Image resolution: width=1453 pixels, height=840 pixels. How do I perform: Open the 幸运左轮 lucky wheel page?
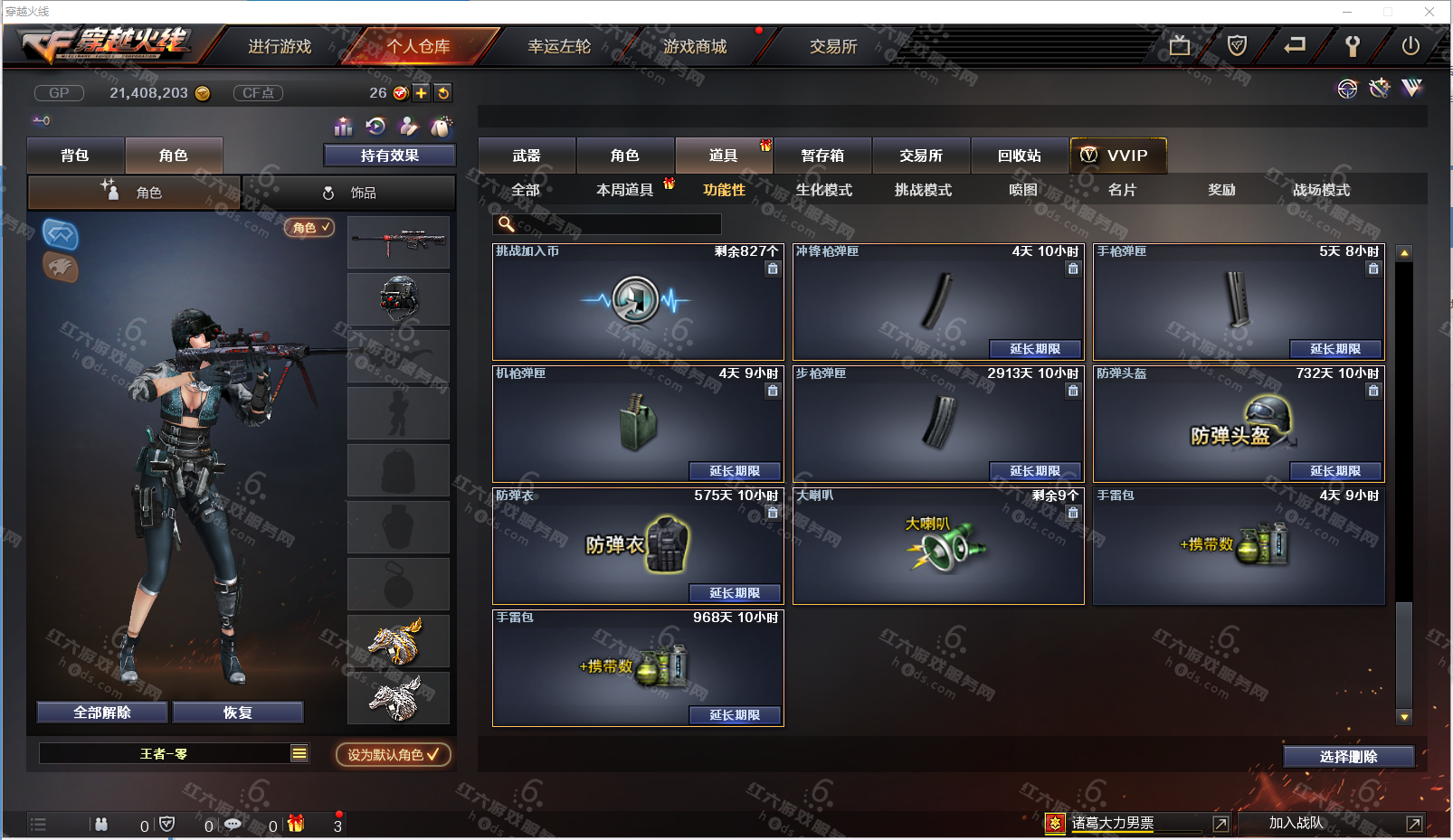[559, 46]
